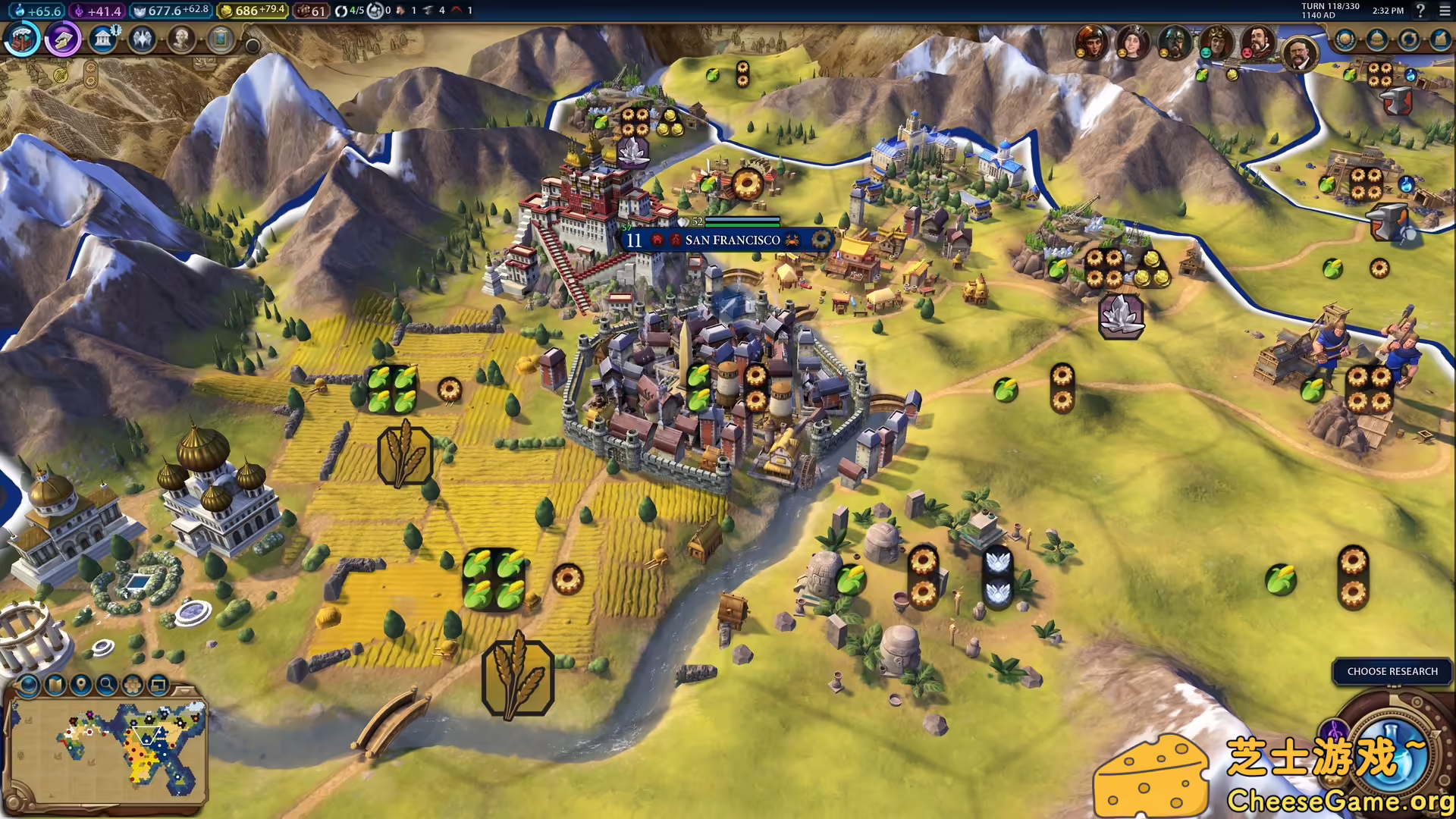1456x819 pixels.
Task: Toggle the map lens selector globe
Action: (x=29, y=685)
